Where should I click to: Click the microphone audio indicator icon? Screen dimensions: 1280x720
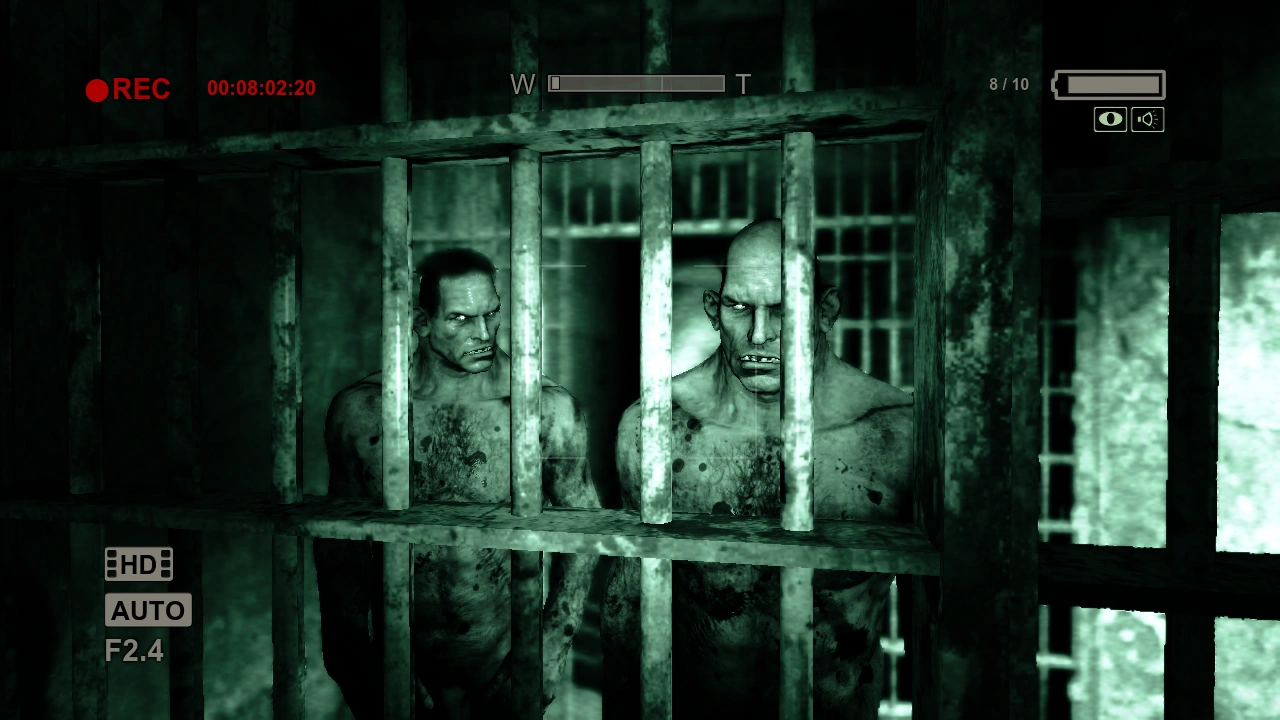tap(1147, 118)
